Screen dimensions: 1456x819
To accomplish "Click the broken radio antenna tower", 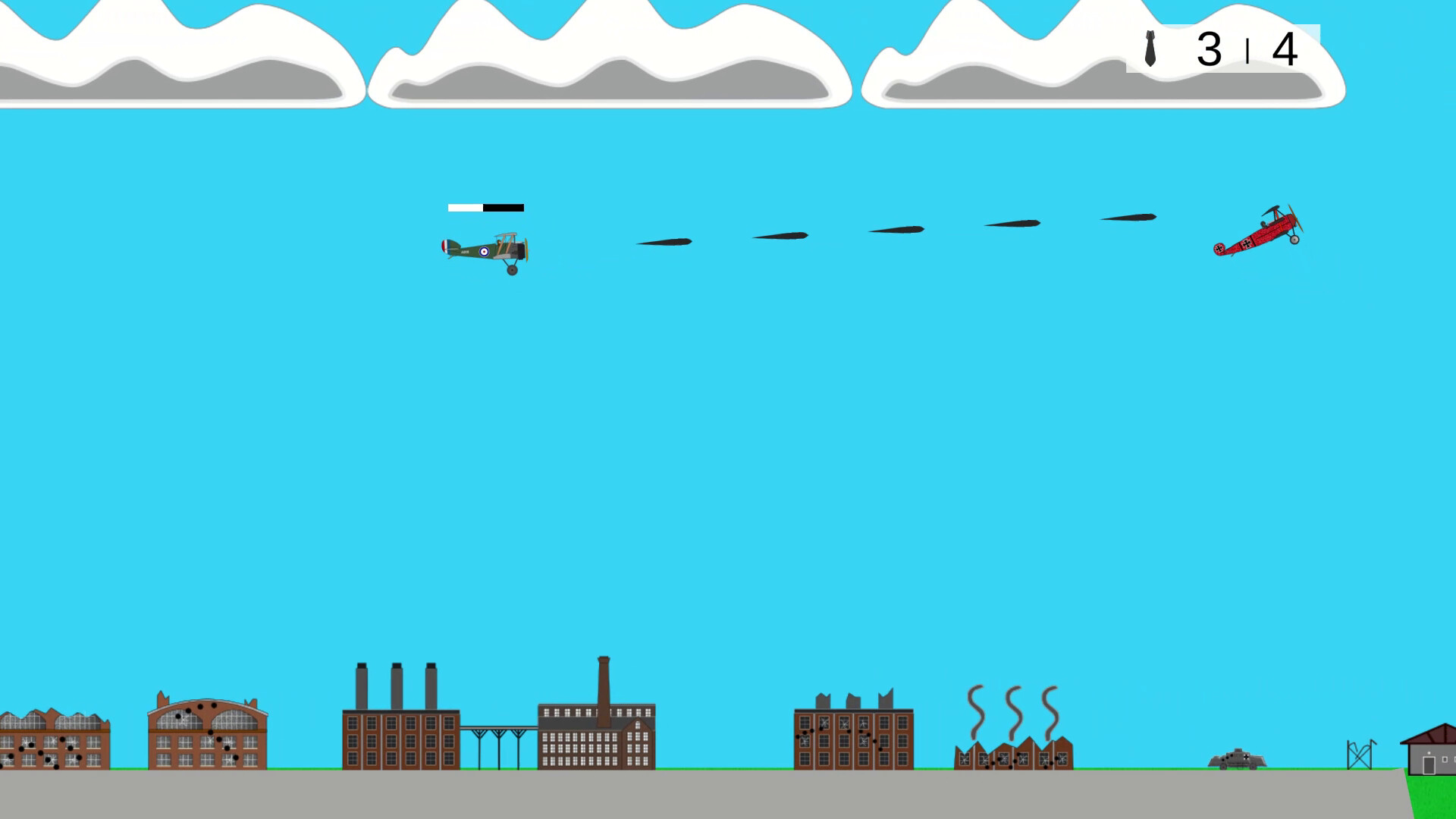I will (x=1357, y=751).
